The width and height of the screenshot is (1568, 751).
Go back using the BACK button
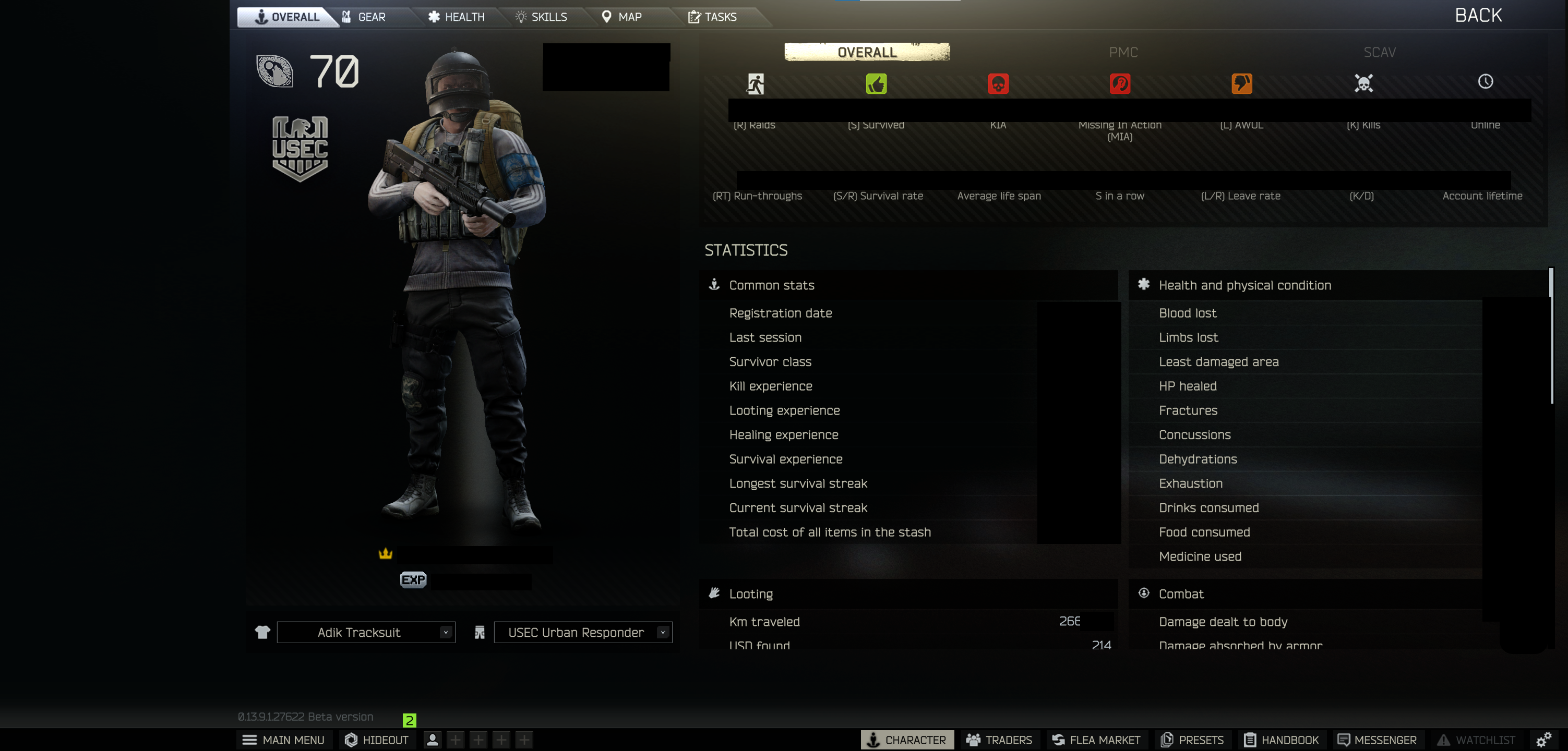coord(1478,15)
